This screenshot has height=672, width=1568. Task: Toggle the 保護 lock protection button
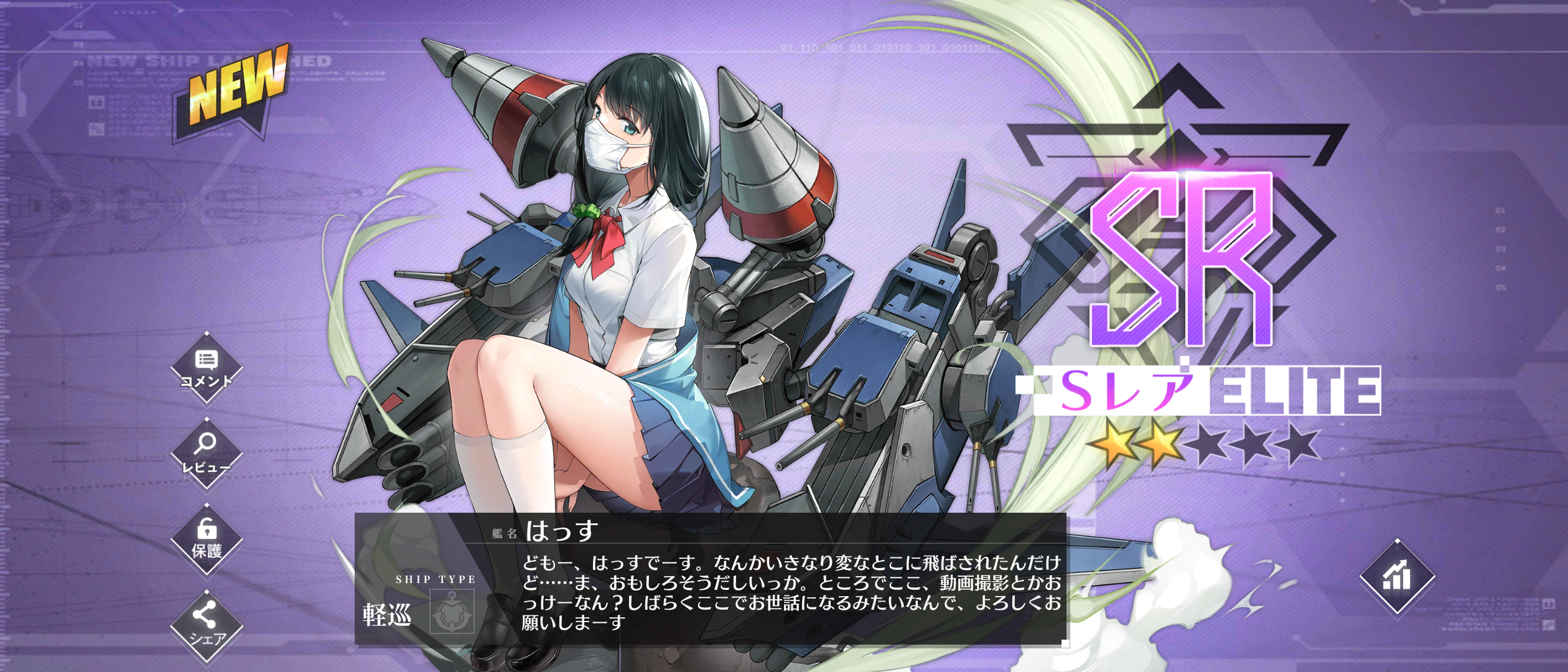[x=206, y=539]
